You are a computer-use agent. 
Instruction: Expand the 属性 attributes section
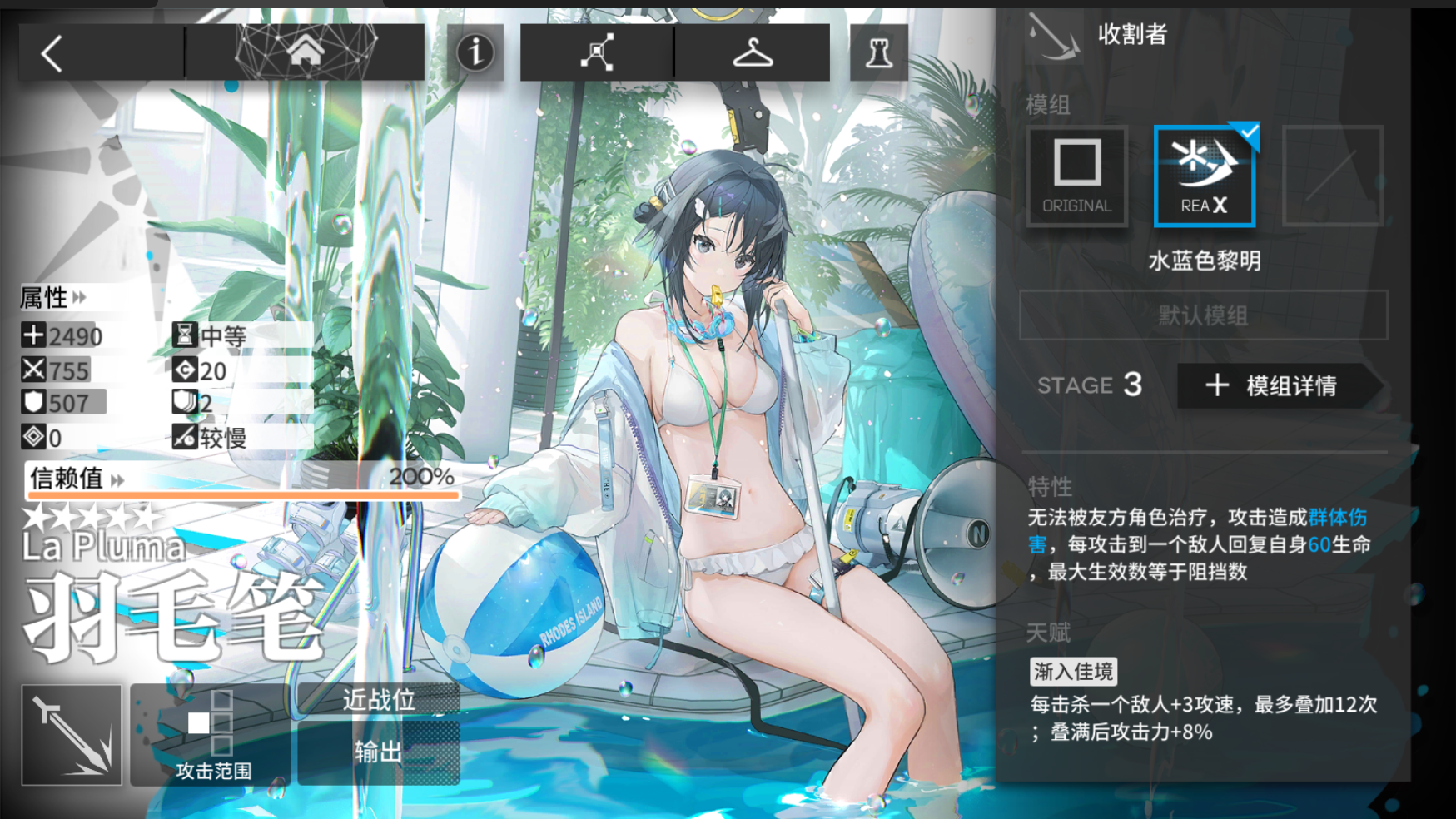click(50, 298)
